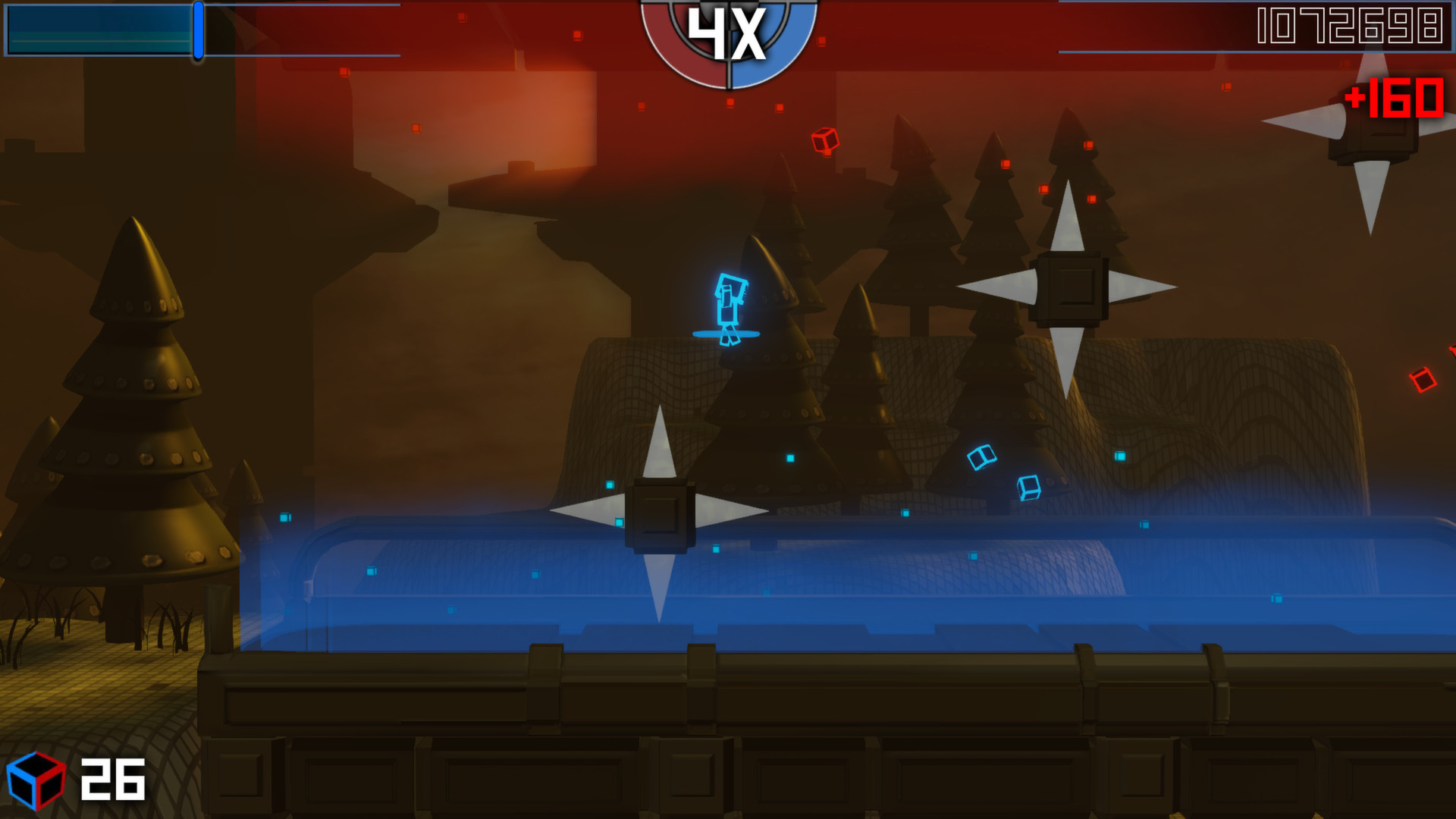Select the glowing blue player character
The height and width of the screenshot is (819, 1456).
click(730, 303)
